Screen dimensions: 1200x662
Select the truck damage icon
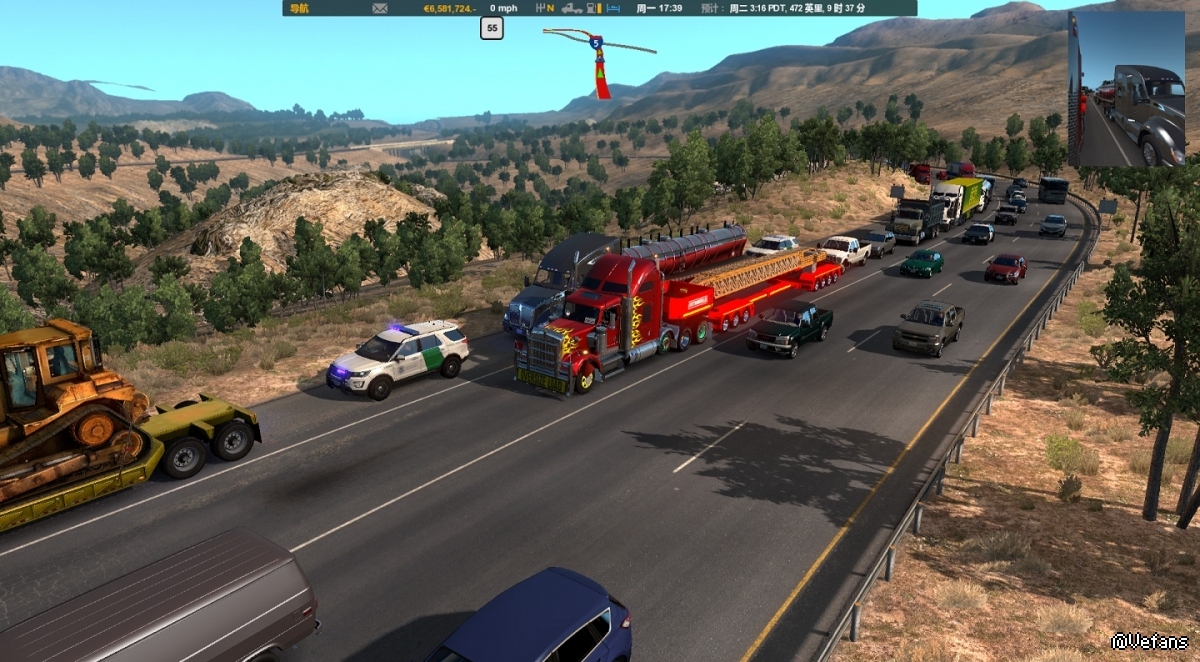(x=572, y=8)
